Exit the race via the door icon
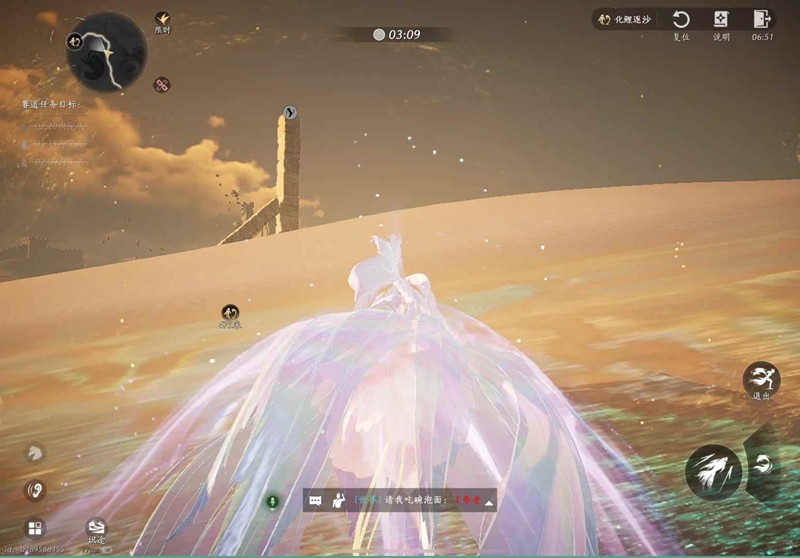The width and height of the screenshot is (800, 558). tap(762, 20)
